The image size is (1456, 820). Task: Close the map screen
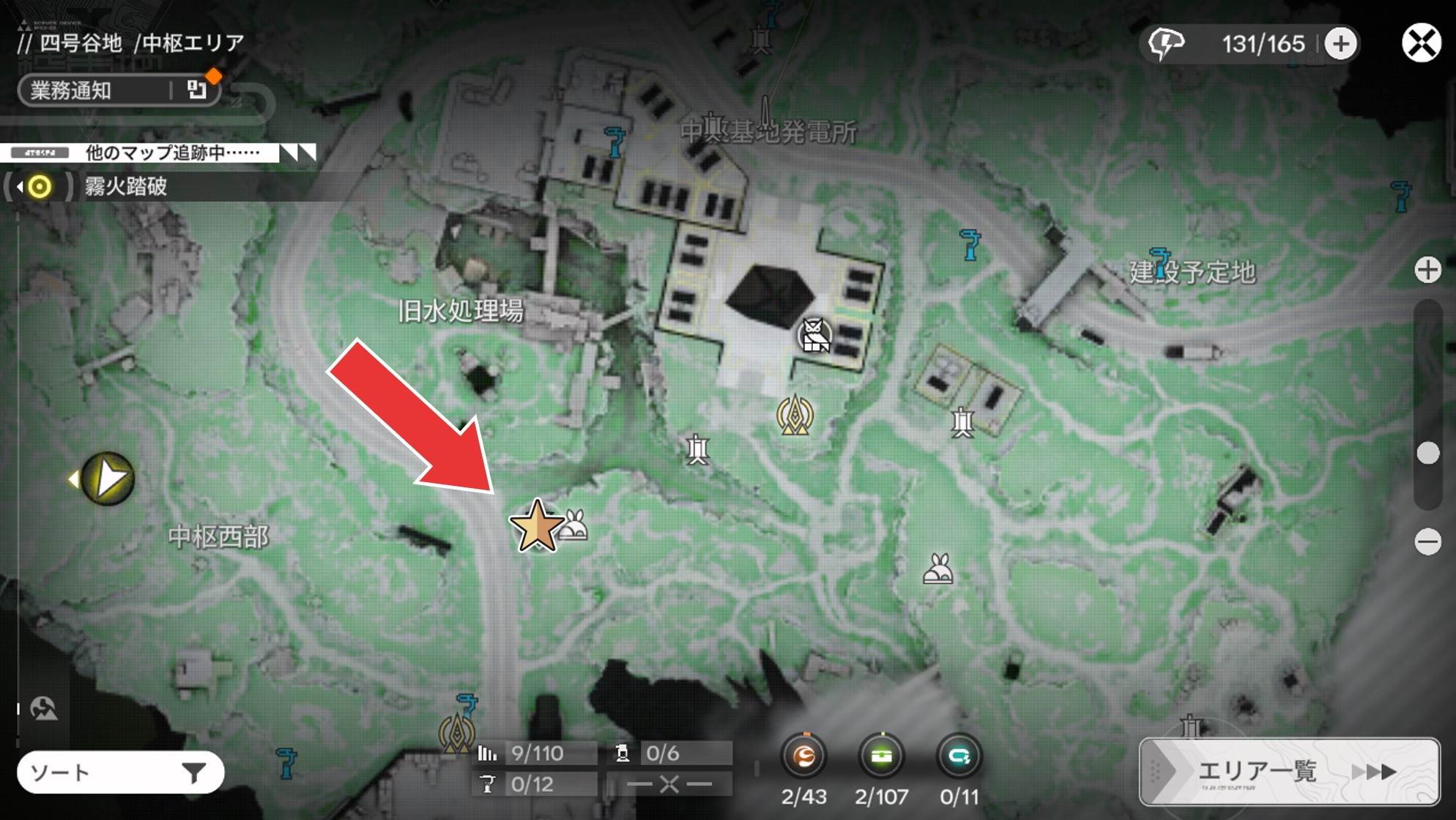pyautogui.click(x=1421, y=43)
